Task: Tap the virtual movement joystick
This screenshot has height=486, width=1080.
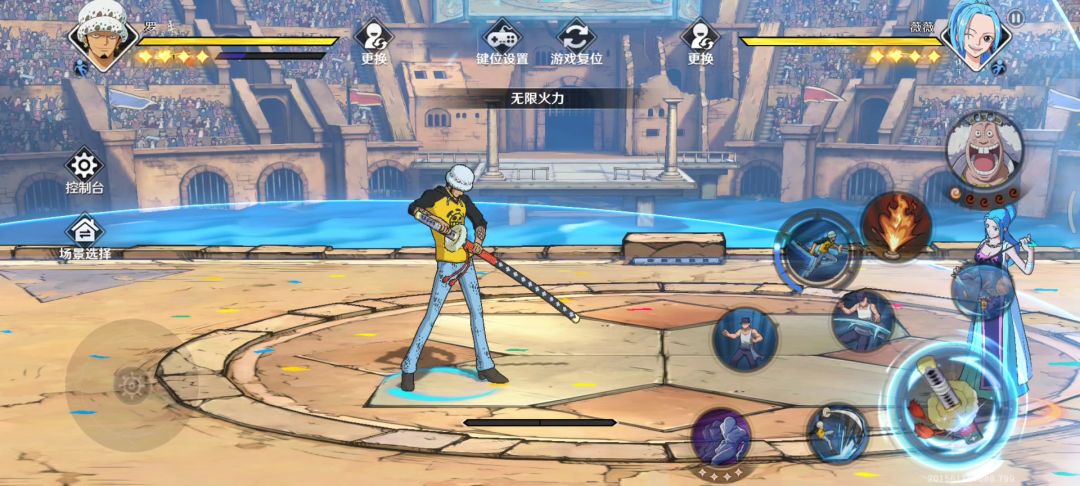Action: tap(130, 384)
